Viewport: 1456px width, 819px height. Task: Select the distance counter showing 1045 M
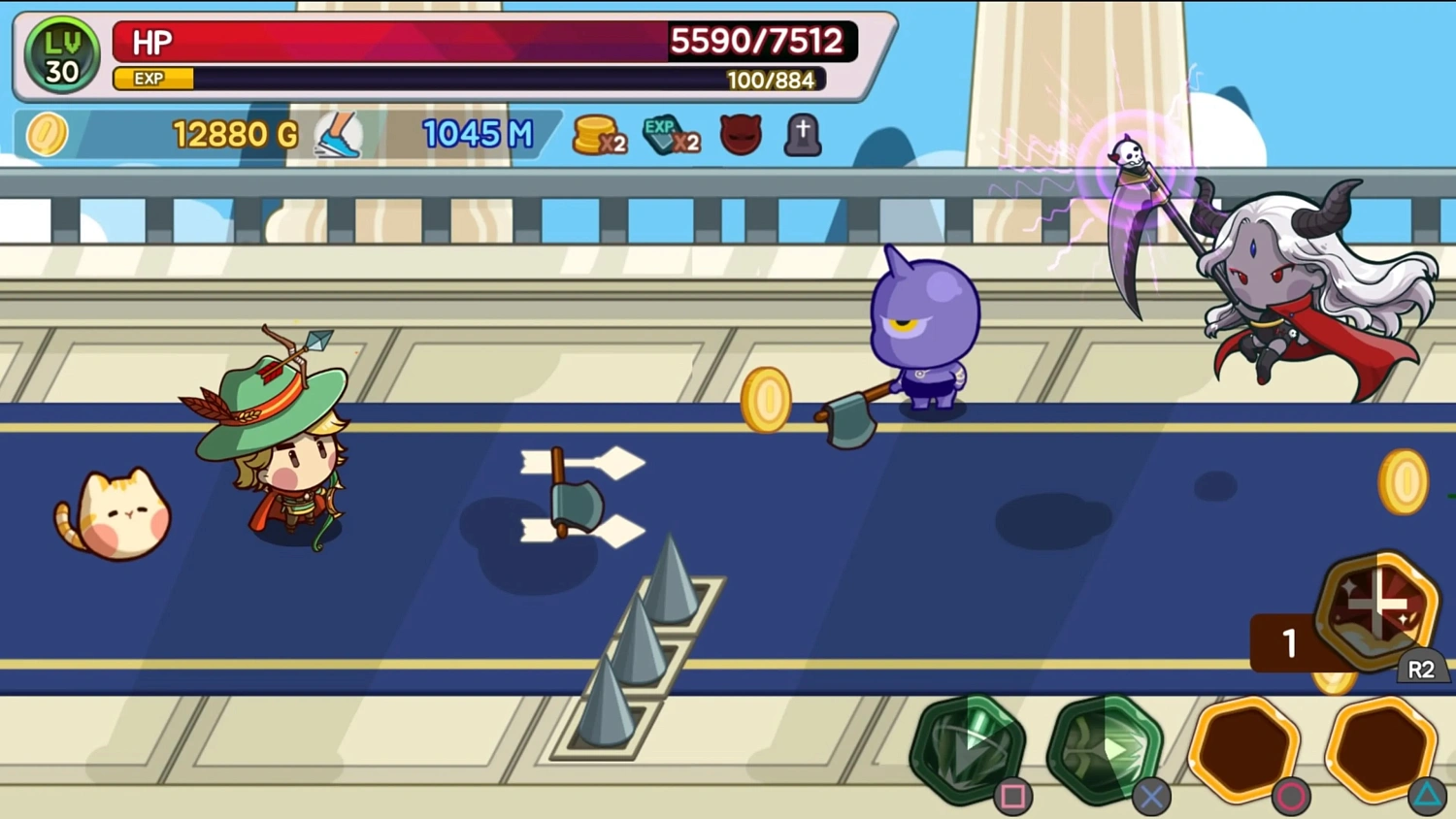(480, 134)
